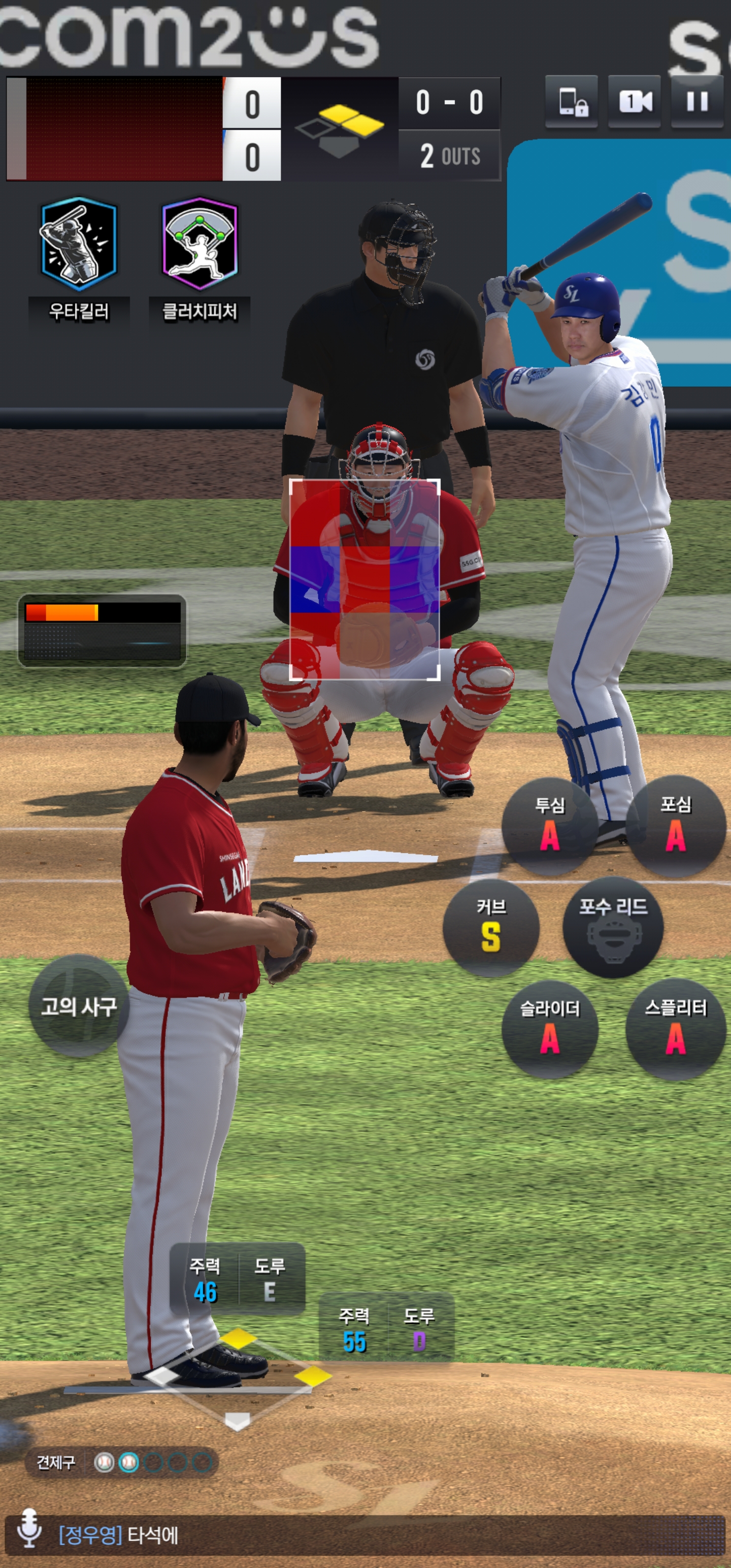The width and height of the screenshot is (731, 1568).
Task: Attempt a 견제구 pickoff throw
Action: tap(56, 1462)
